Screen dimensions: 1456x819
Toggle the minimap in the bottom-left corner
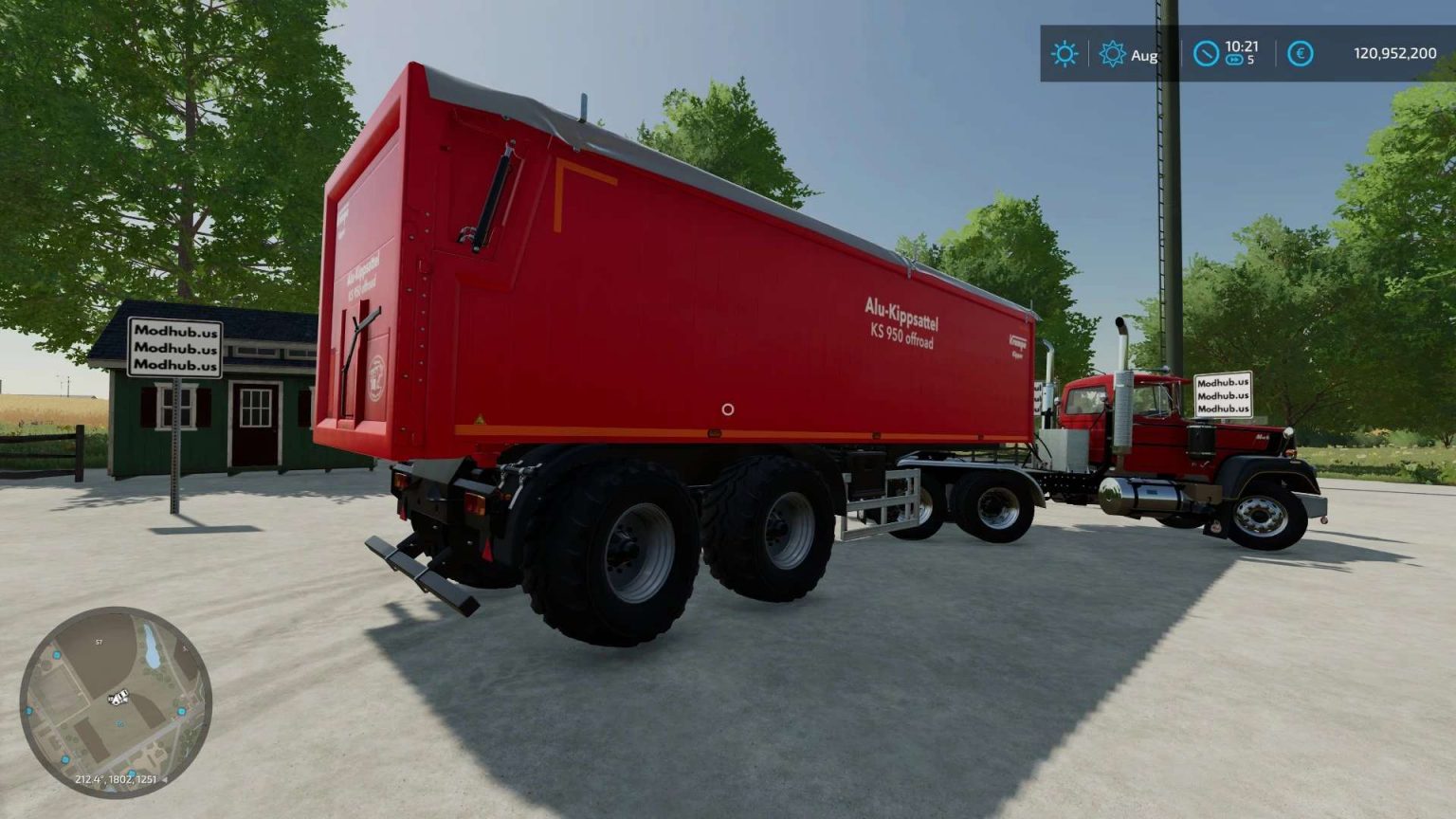[x=120, y=702]
